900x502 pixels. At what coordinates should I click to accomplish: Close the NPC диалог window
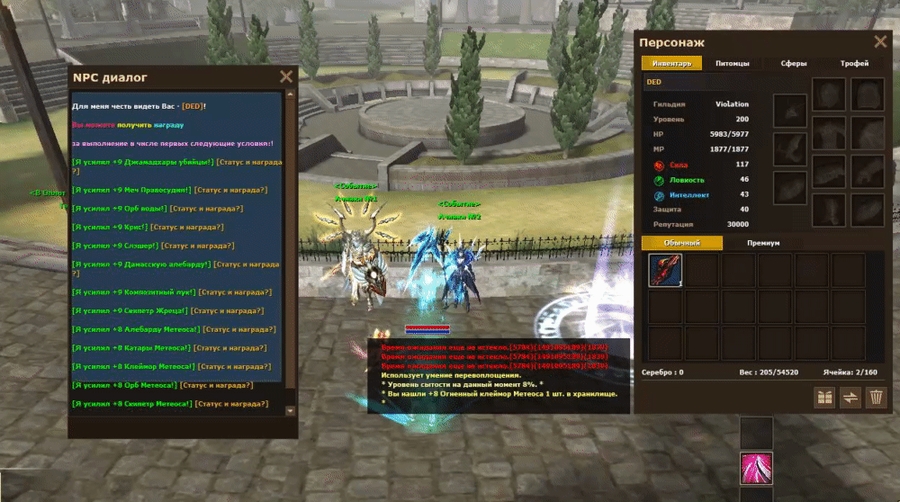pyautogui.click(x=286, y=76)
